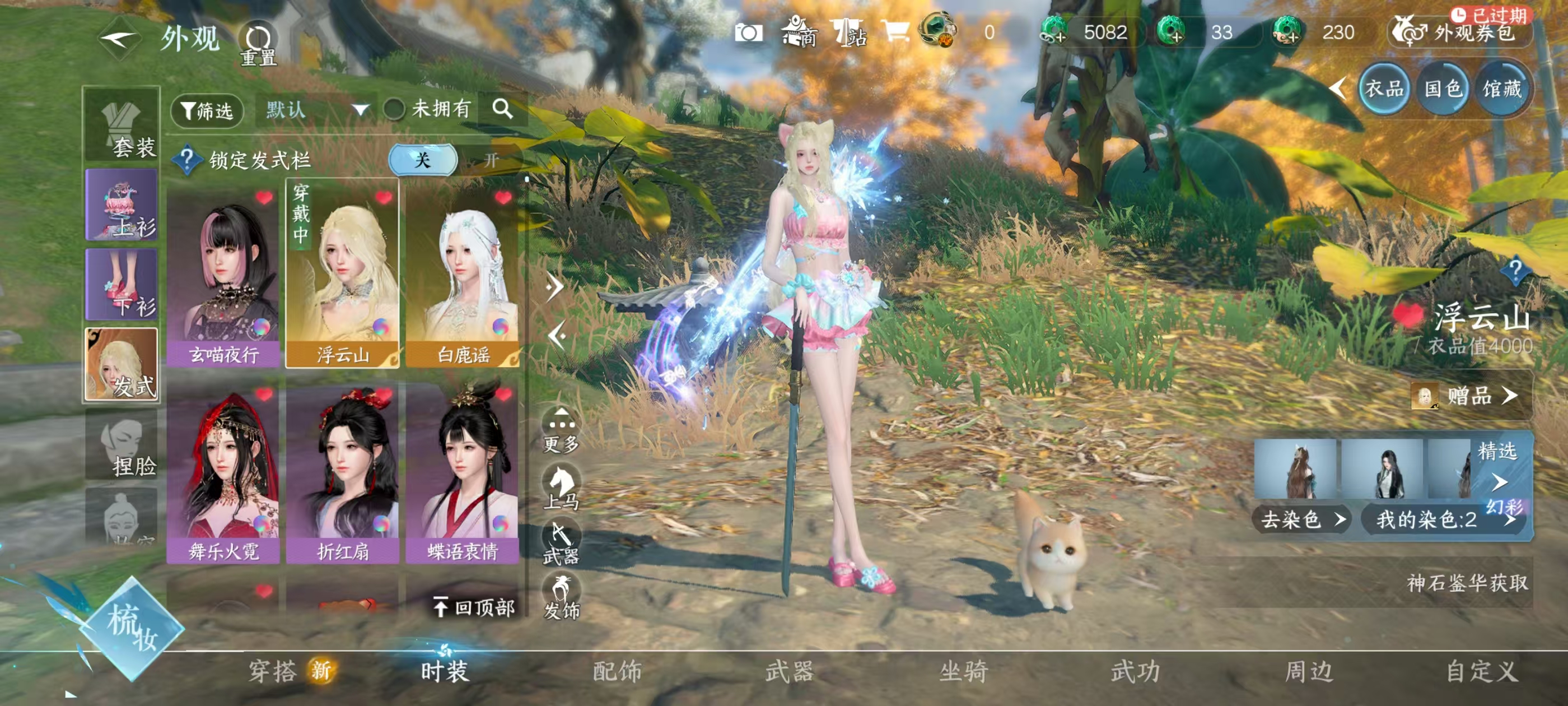Open the 筛选 filter
Image resolution: width=1568 pixels, height=706 pixels.
point(207,110)
